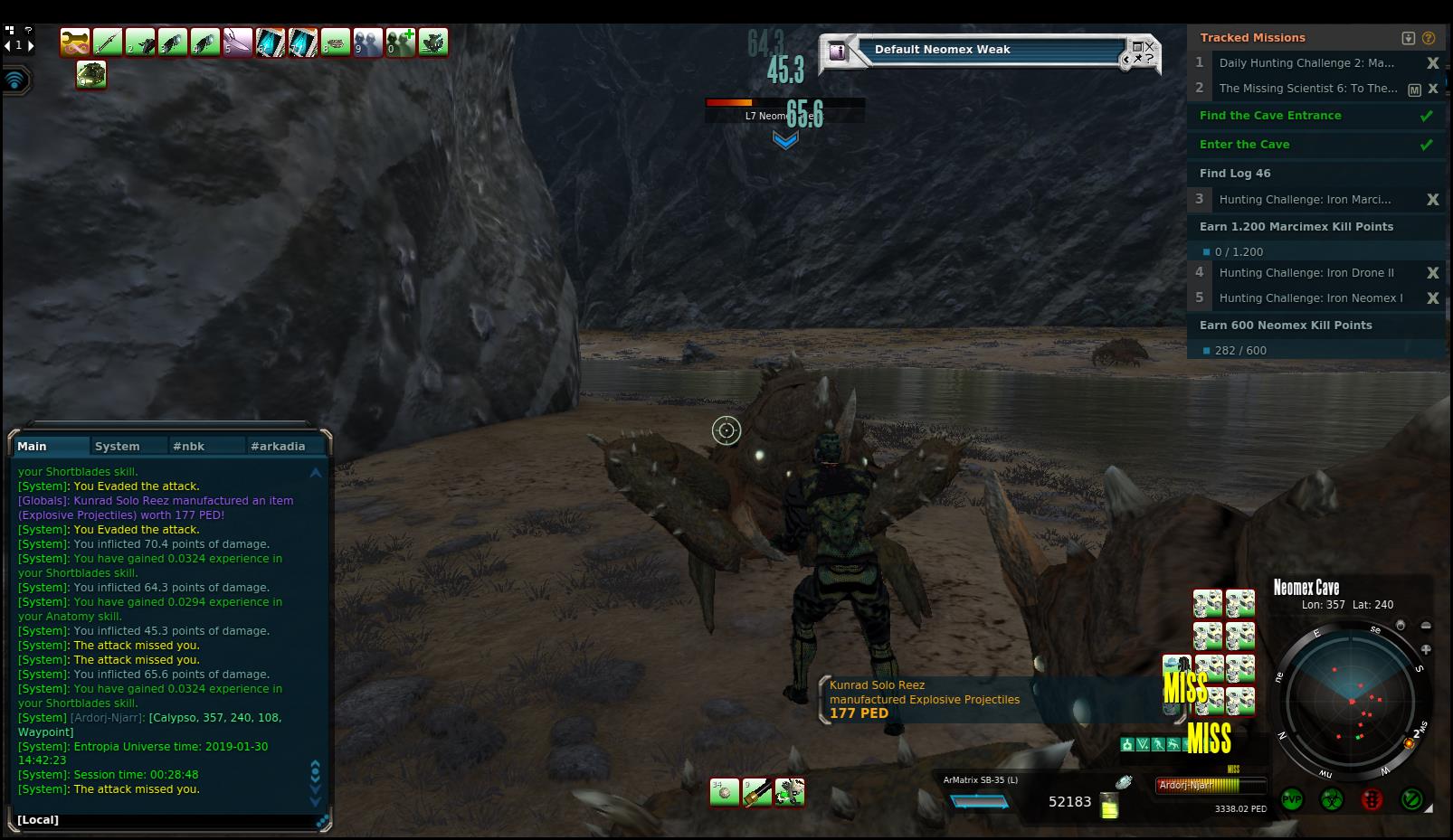The width and height of the screenshot is (1453, 840).
Task: Toggle the green PVP status icon
Action: pyautogui.click(x=1292, y=800)
